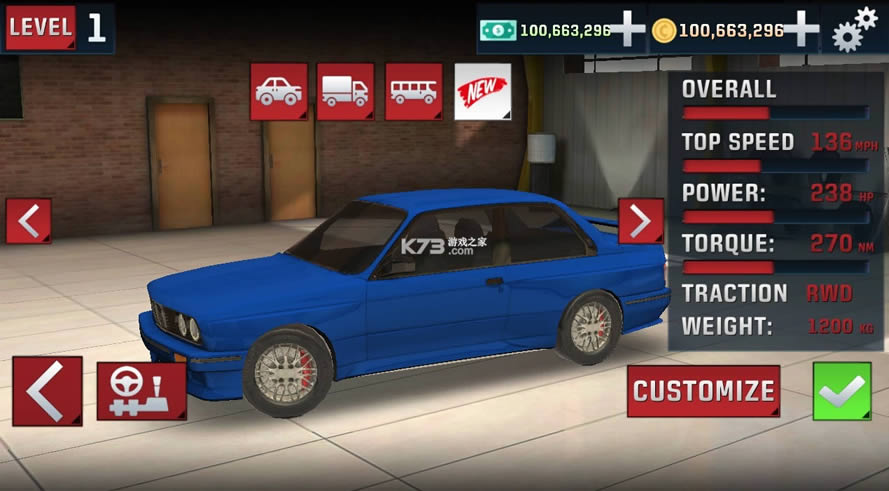This screenshot has width=889, height=491.
Task: Go back using the large red arrow
Action: (47, 391)
